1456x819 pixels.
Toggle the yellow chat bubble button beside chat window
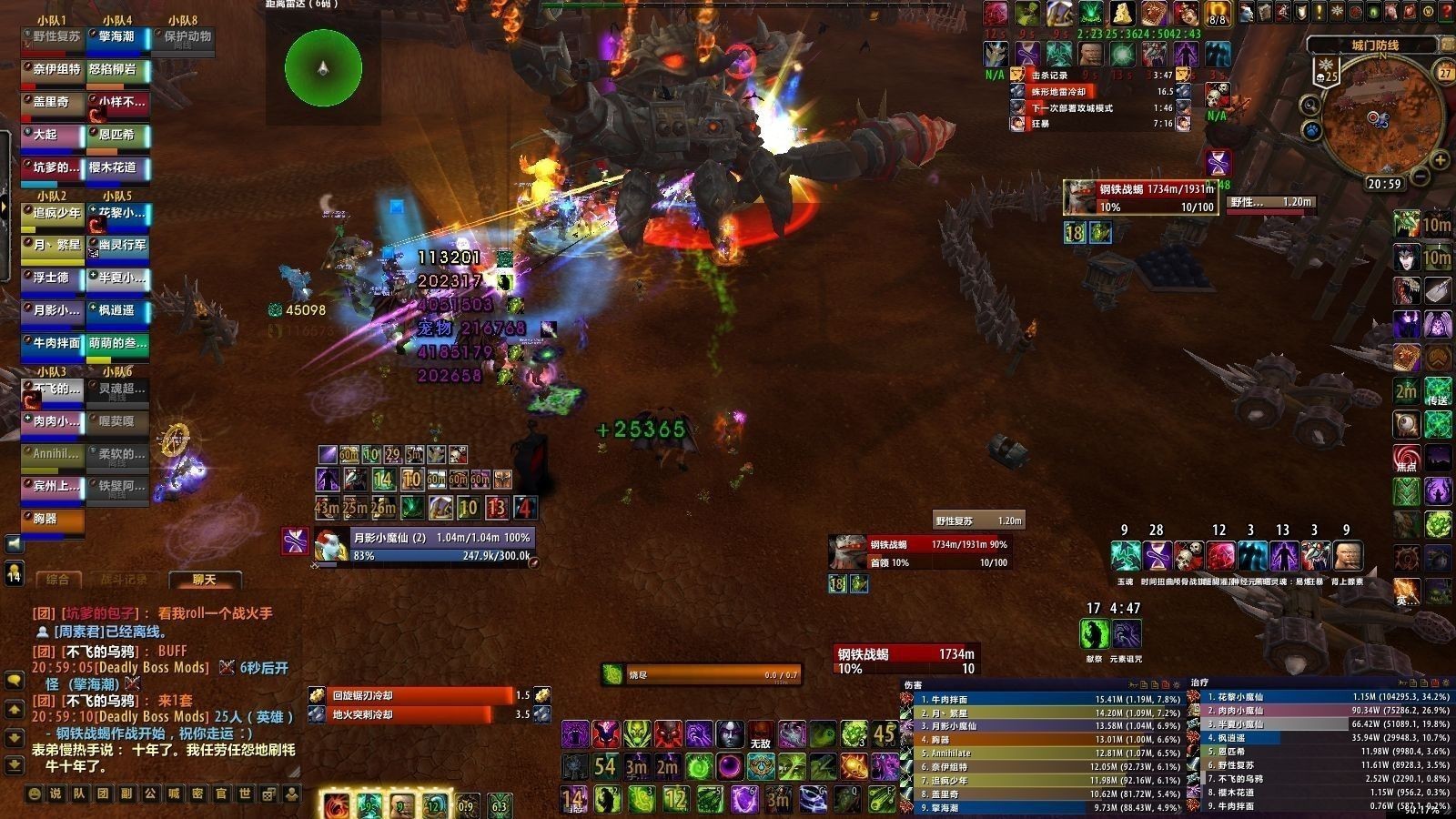tap(14, 681)
